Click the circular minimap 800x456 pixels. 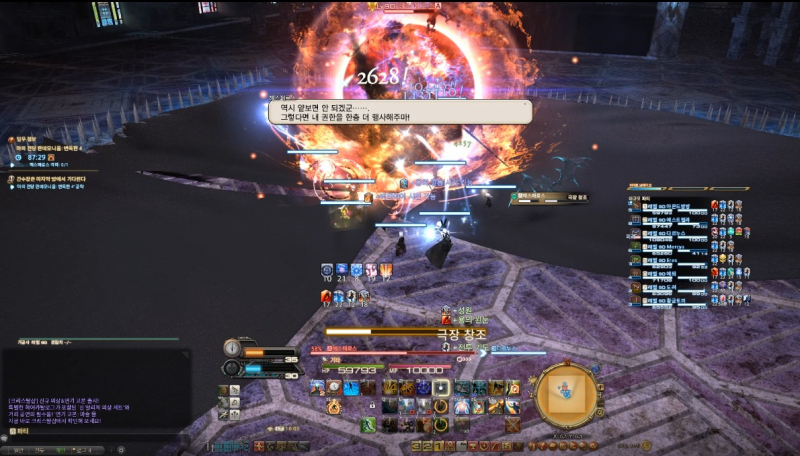point(565,395)
